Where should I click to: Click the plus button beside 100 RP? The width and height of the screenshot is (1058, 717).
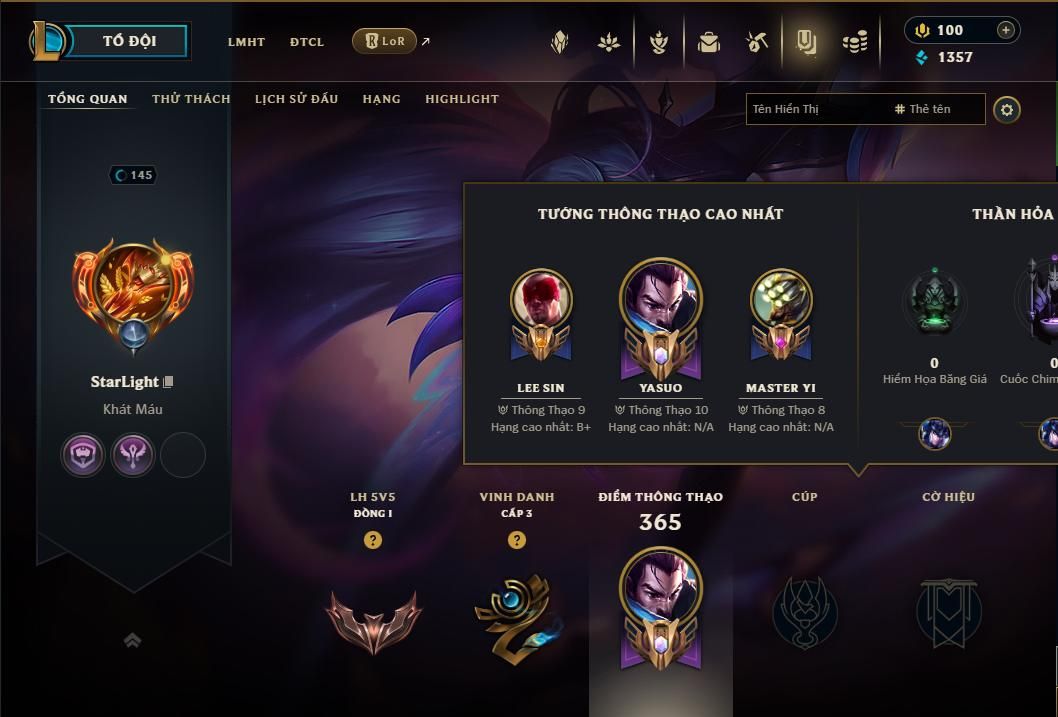click(1006, 30)
